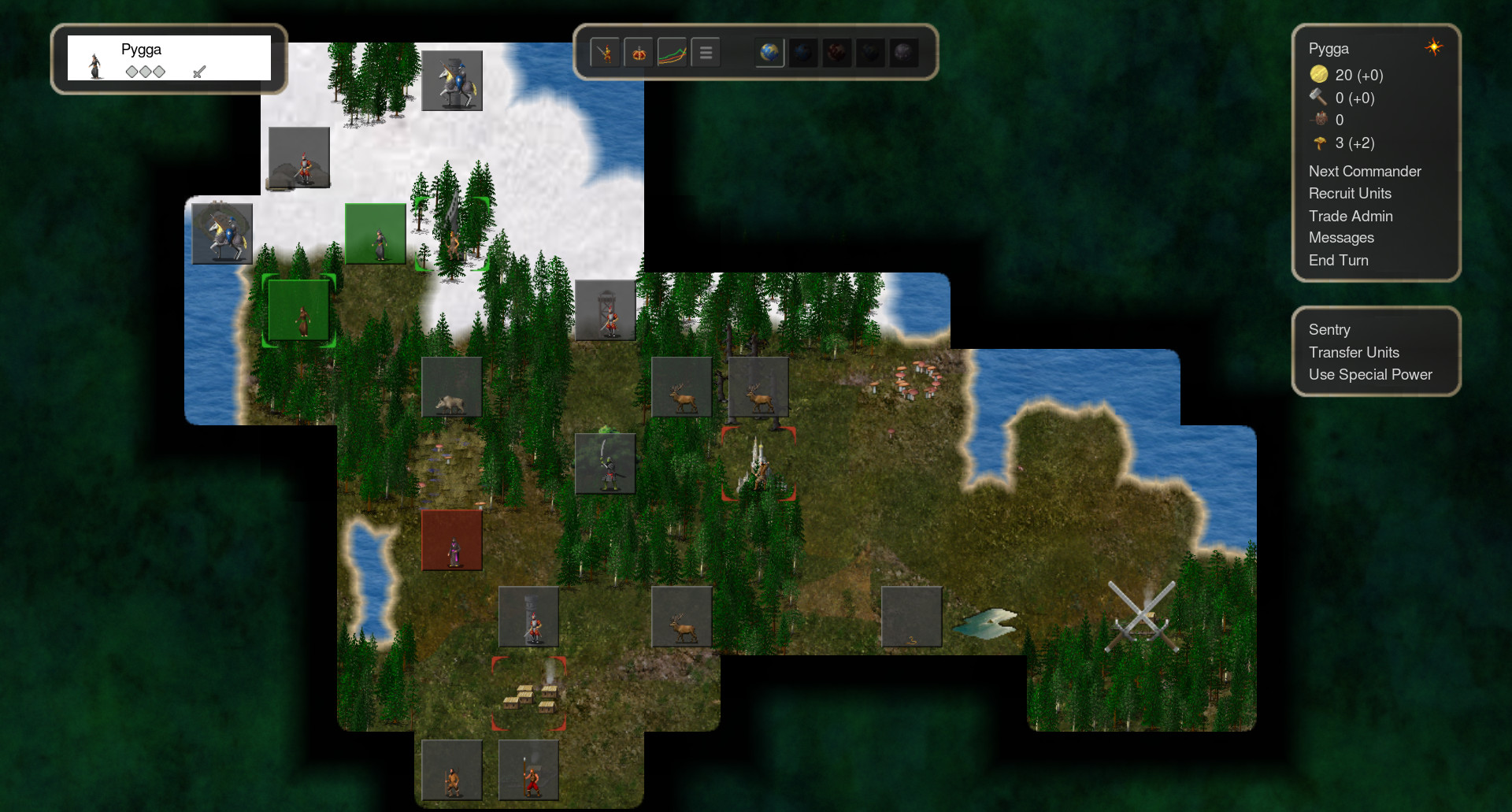Open the Trade Admin screen
The height and width of the screenshot is (812, 1512).
point(1351,216)
